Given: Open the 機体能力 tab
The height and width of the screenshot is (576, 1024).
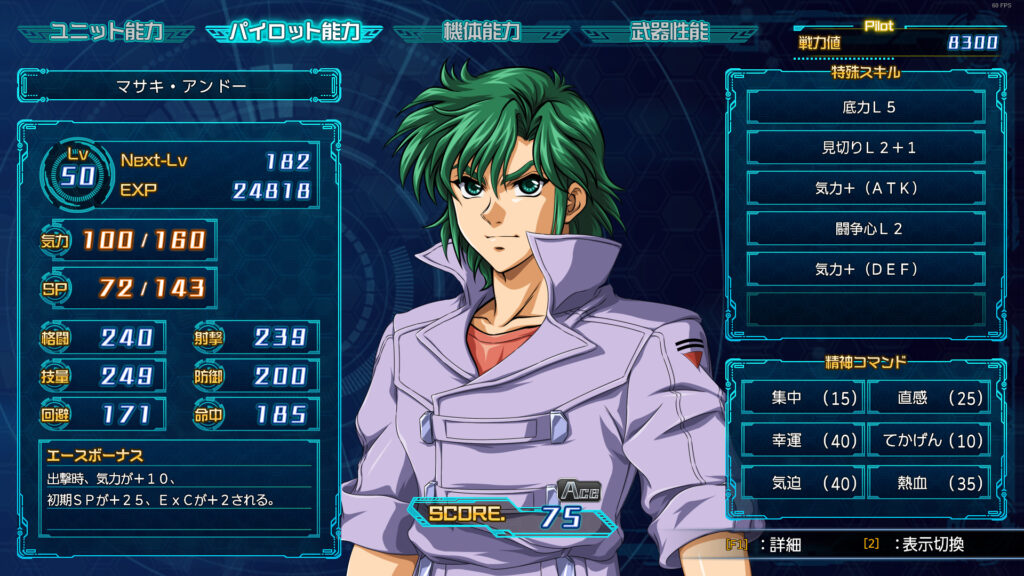Looking at the screenshot, I should click(482, 31).
